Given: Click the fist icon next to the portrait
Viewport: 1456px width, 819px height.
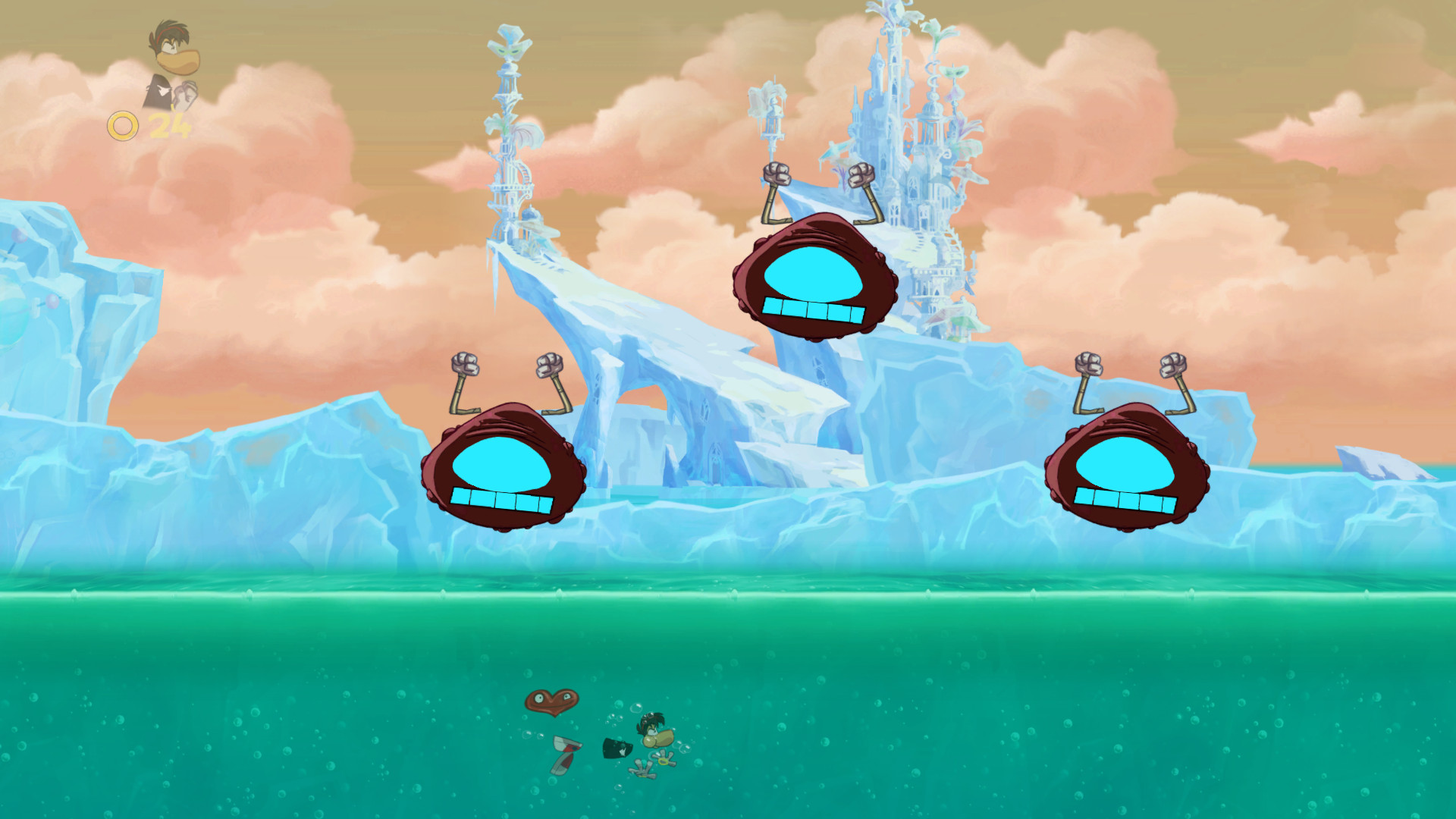Looking at the screenshot, I should coord(184,95).
